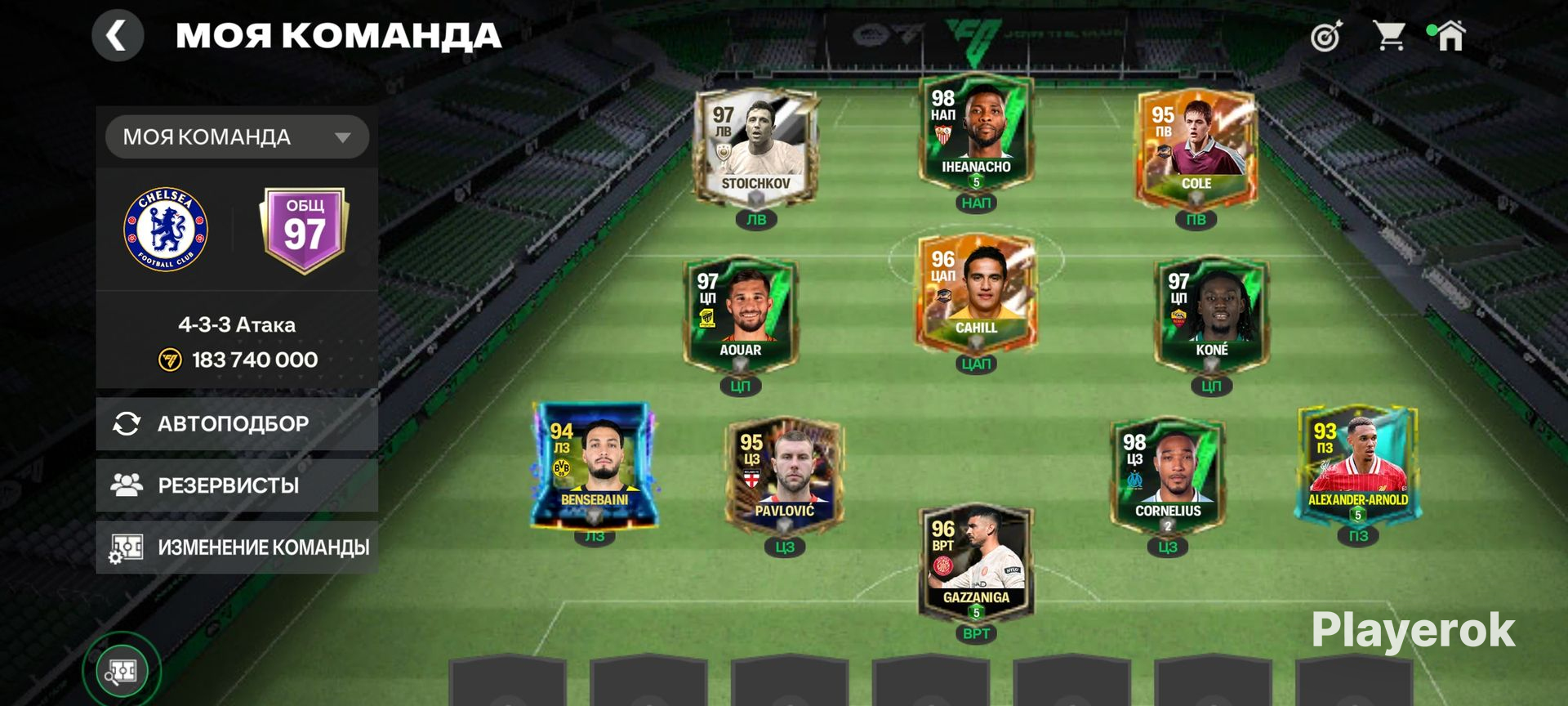
Task: Open the shopping cart store
Action: (1388, 36)
